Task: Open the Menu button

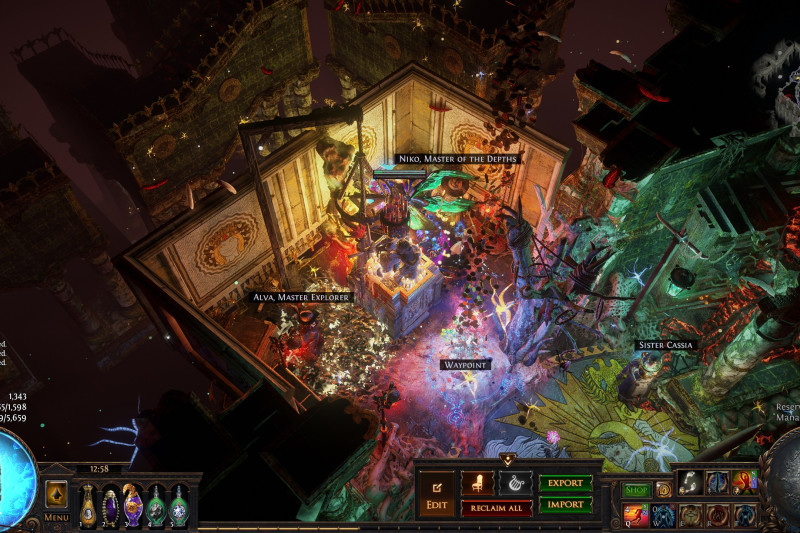Action: 56,518
